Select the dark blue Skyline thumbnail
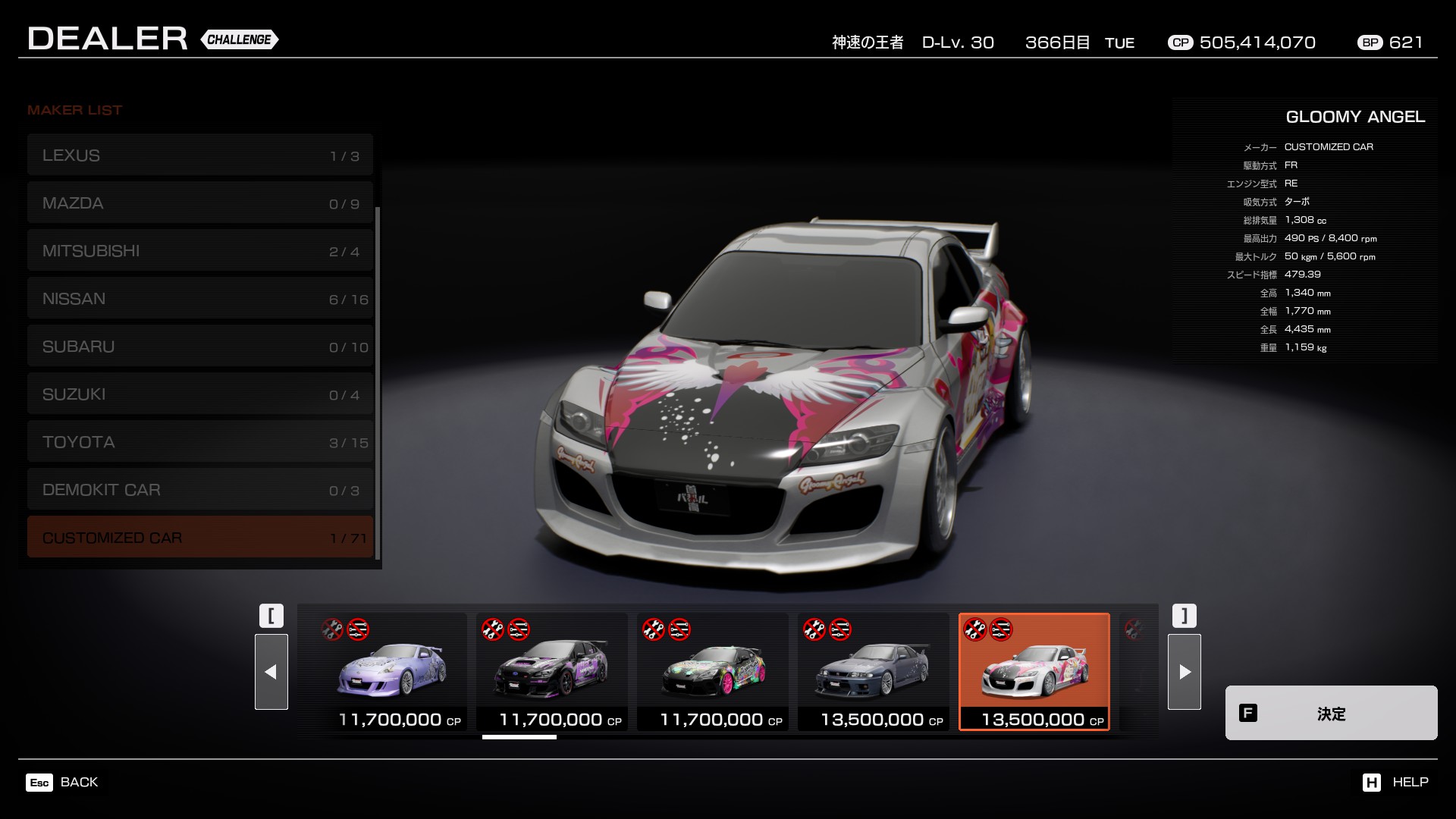Viewport: 1456px width, 819px height. pos(874,671)
